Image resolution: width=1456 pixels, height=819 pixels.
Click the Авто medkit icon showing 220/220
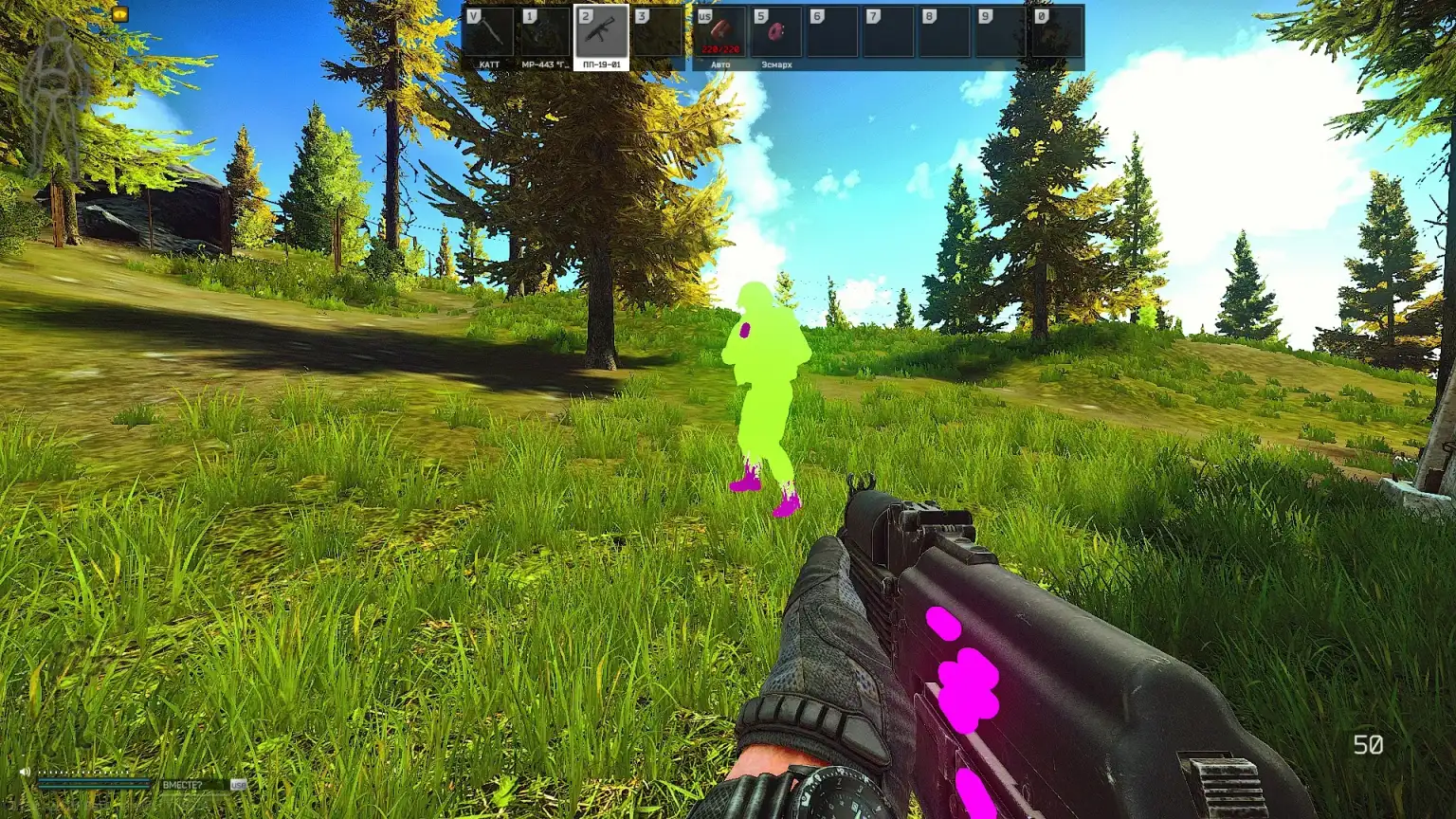(720, 31)
